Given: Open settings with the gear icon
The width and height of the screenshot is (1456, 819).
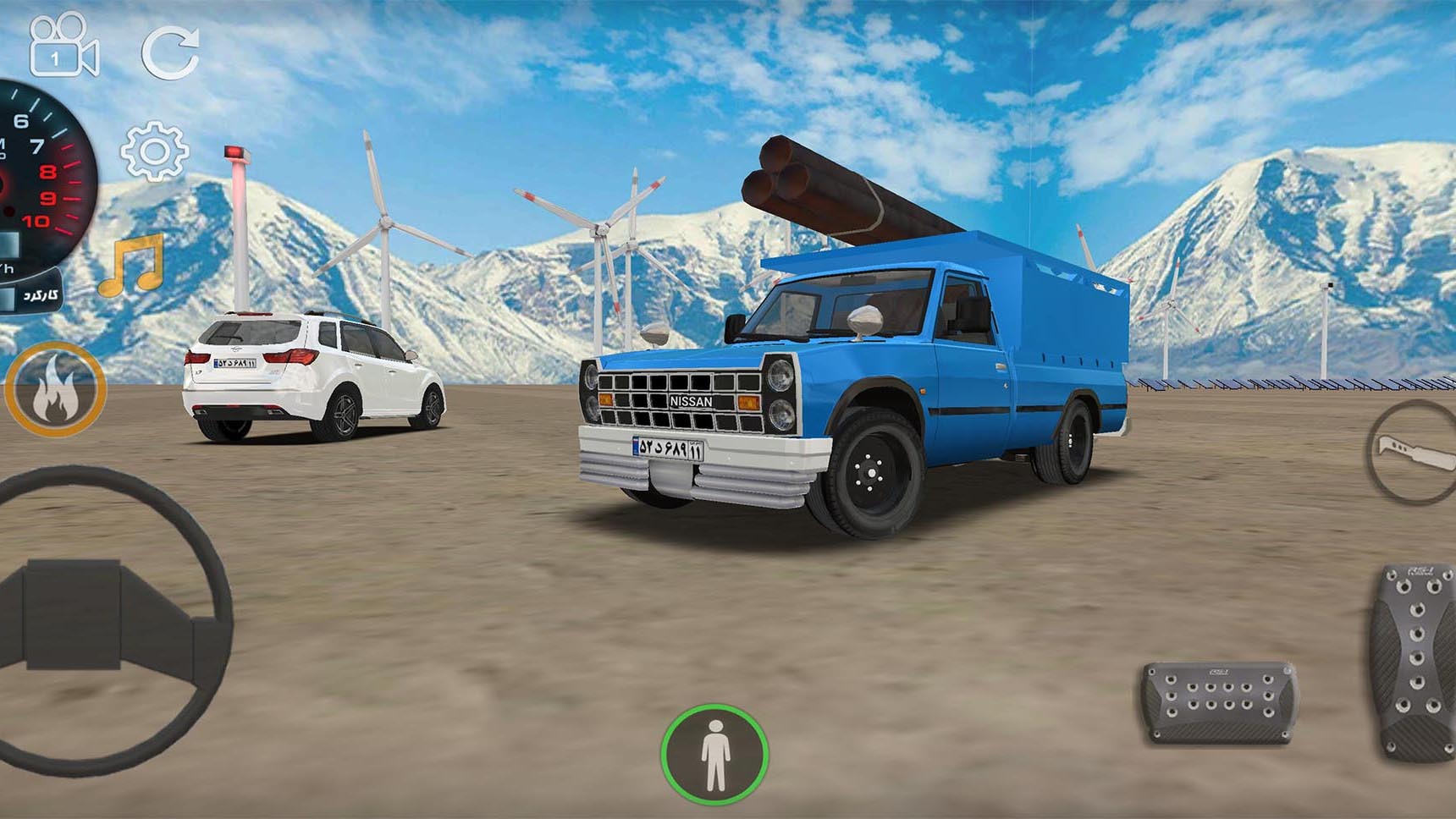Looking at the screenshot, I should [154, 152].
